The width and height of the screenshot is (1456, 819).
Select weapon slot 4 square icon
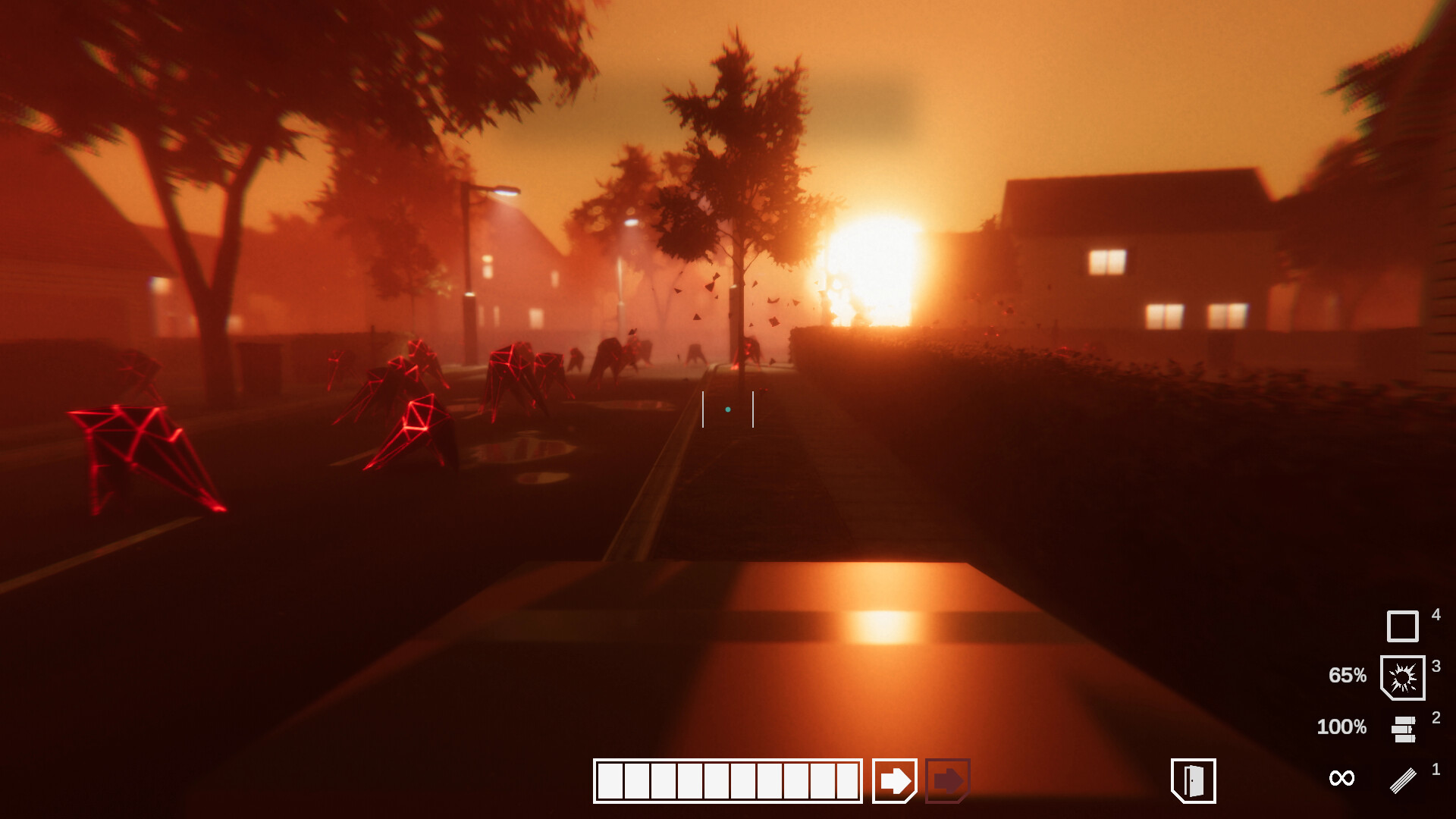[1404, 626]
